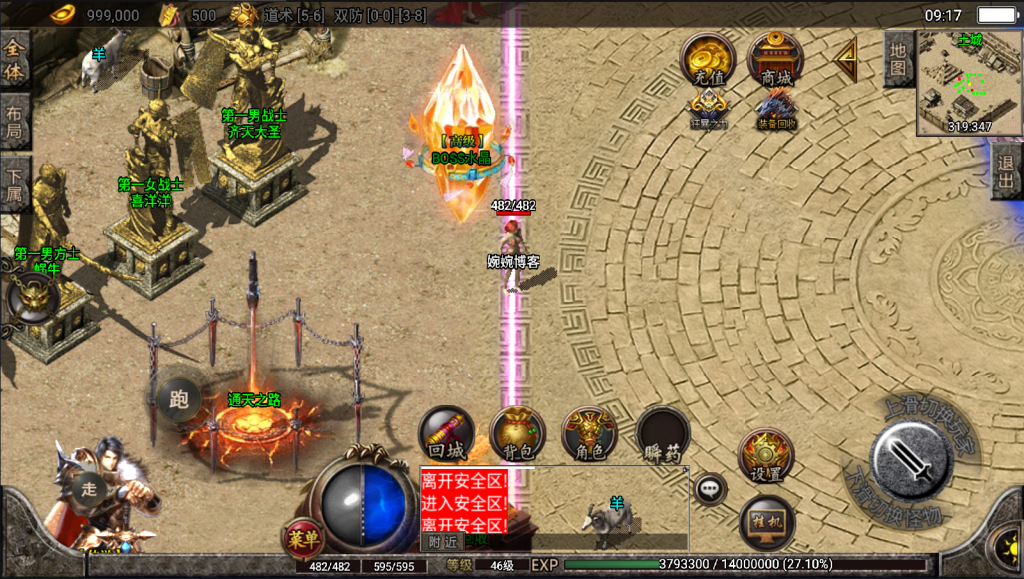The width and height of the screenshot is (1024, 579).
Task: Open the 充值 recharge gold coin icon
Action: (708, 59)
